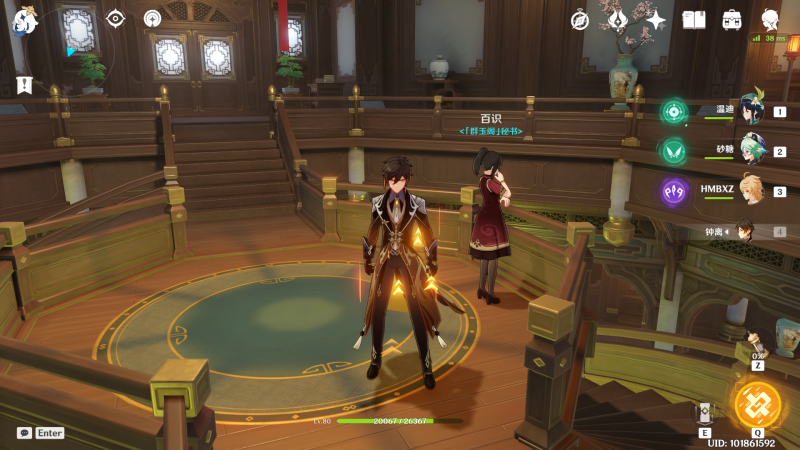The height and width of the screenshot is (450, 800).
Task: Open the compass events icon
Action: 580,20
